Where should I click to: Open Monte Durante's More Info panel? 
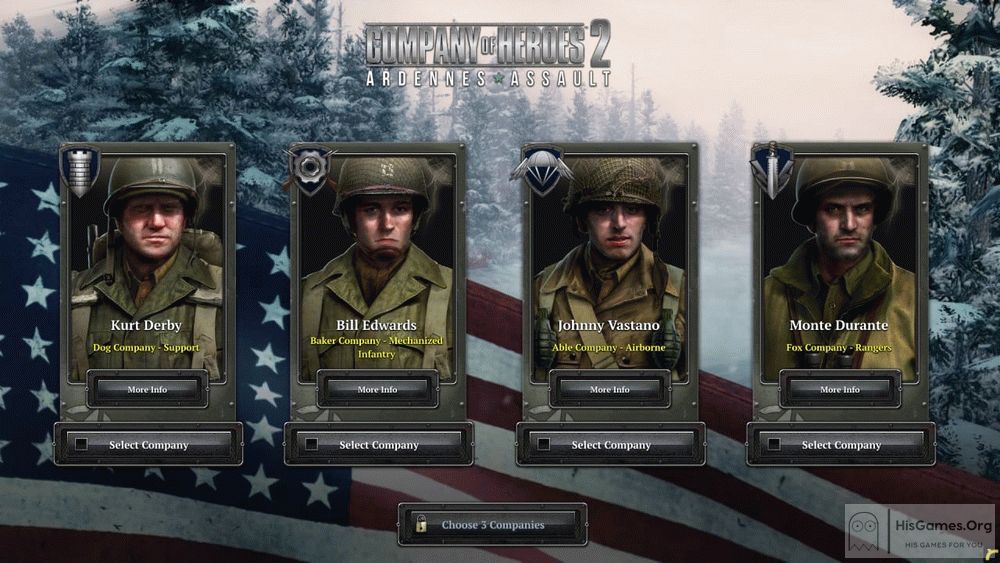point(839,389)
